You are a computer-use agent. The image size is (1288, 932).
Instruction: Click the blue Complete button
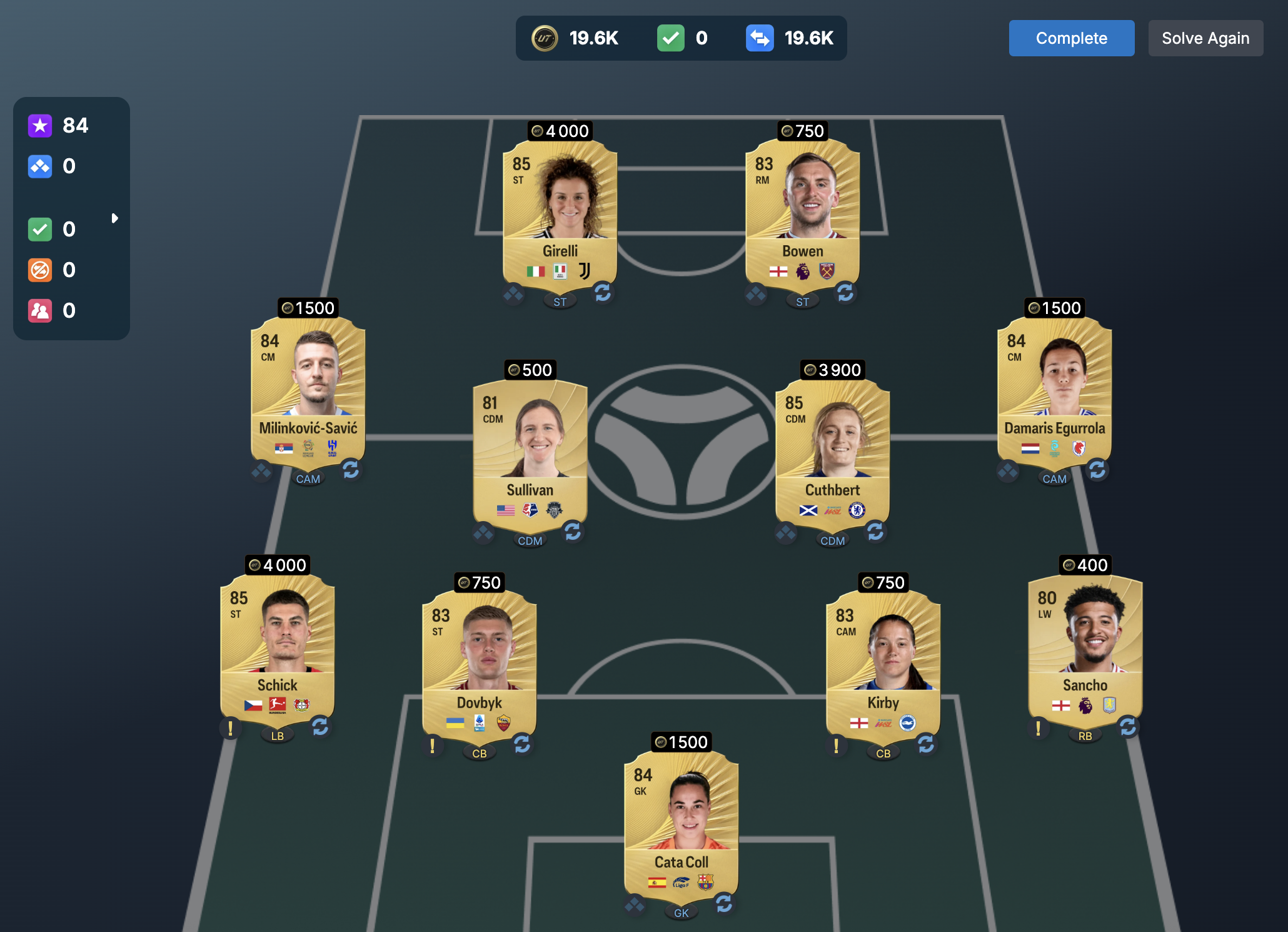click(x=1071, y=38)
